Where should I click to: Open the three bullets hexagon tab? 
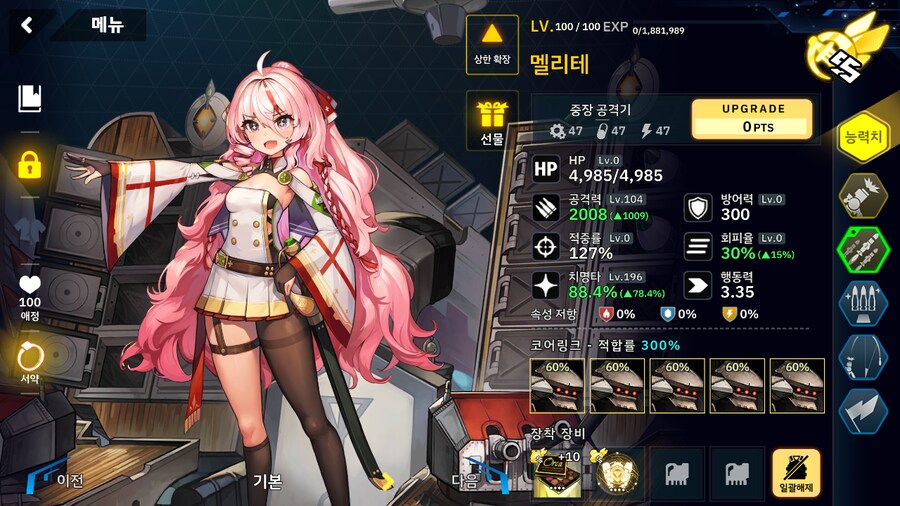[862, 302]
